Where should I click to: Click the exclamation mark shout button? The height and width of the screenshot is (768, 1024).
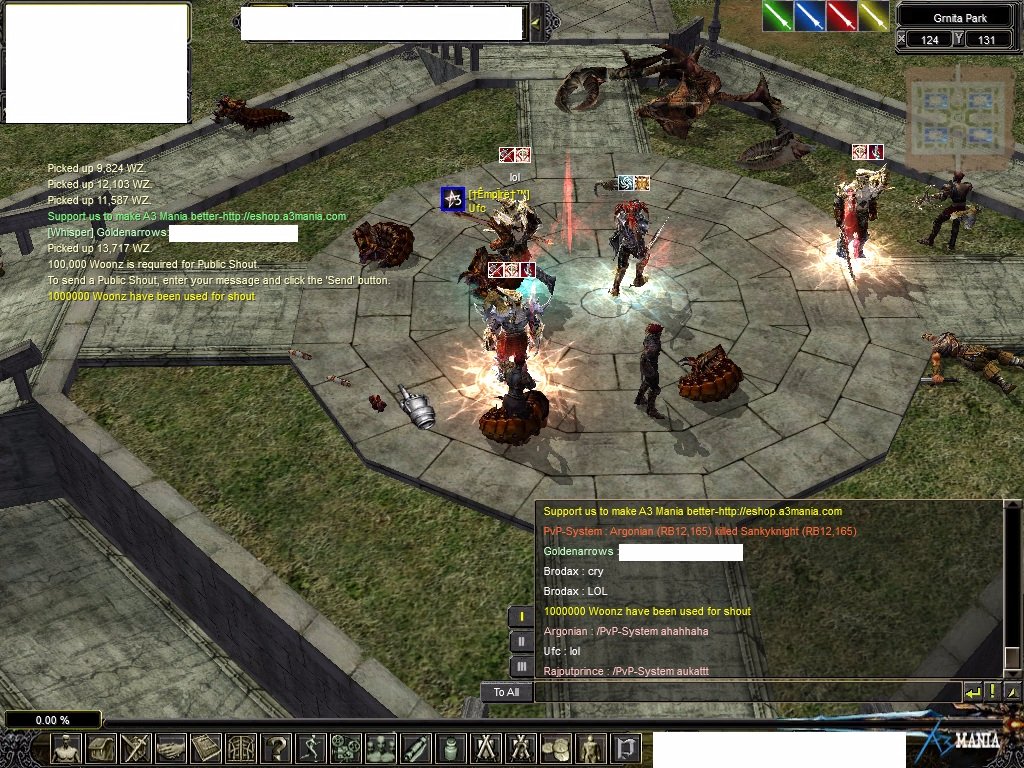tap(992, 692)
